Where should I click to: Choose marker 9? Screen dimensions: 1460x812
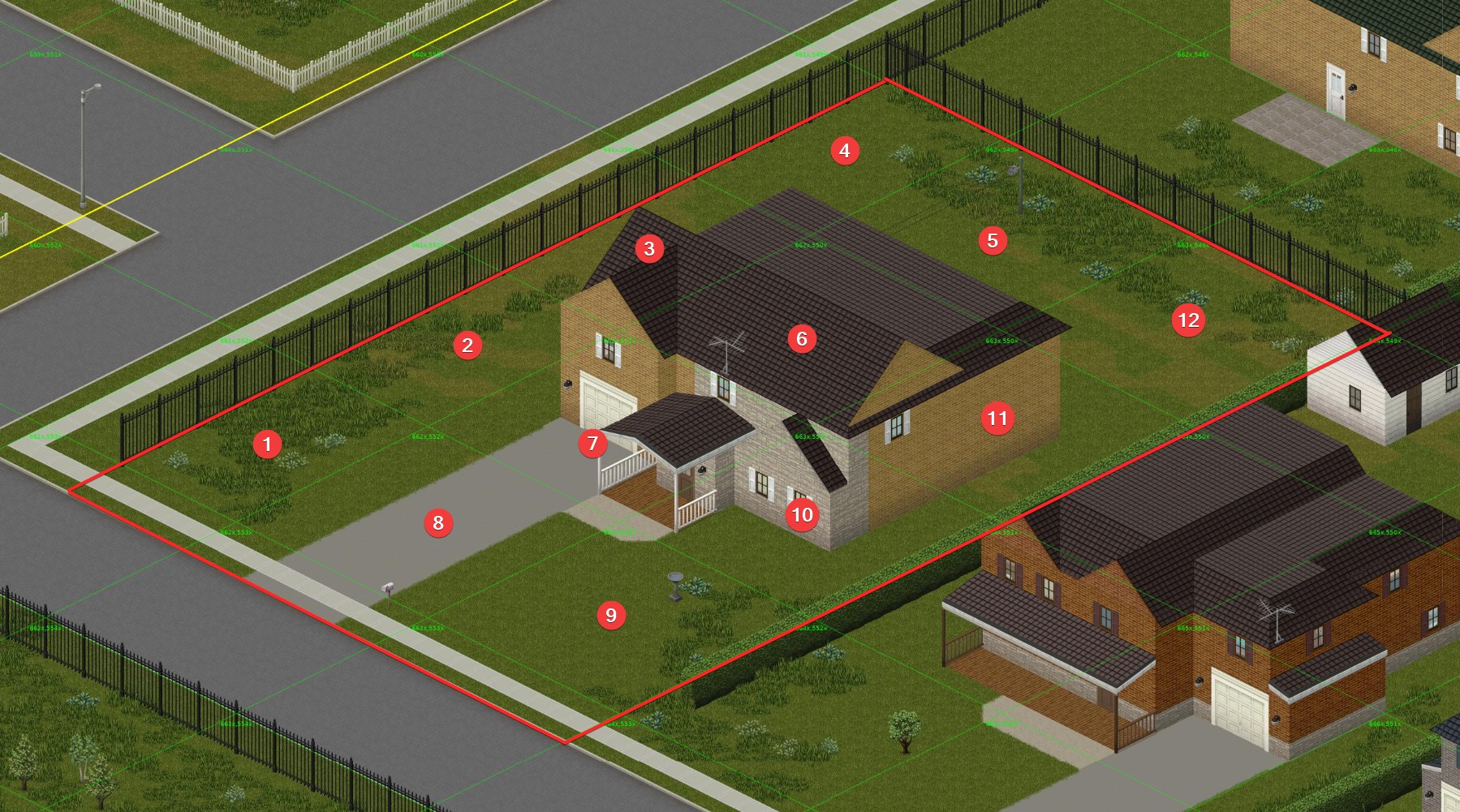pyautogui.click(x=611, y=615)
